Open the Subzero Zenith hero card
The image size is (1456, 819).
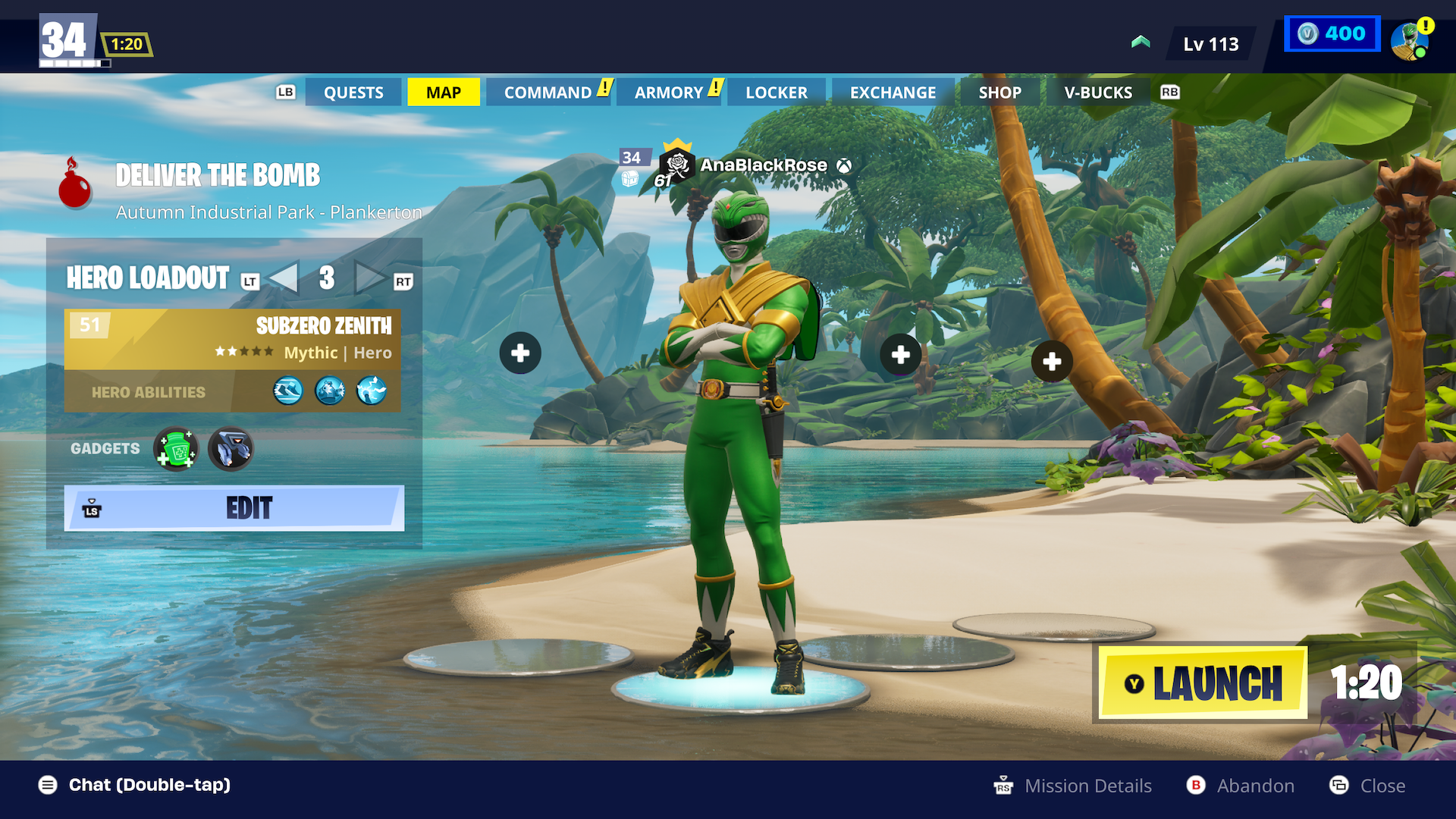tap(233, 339)
